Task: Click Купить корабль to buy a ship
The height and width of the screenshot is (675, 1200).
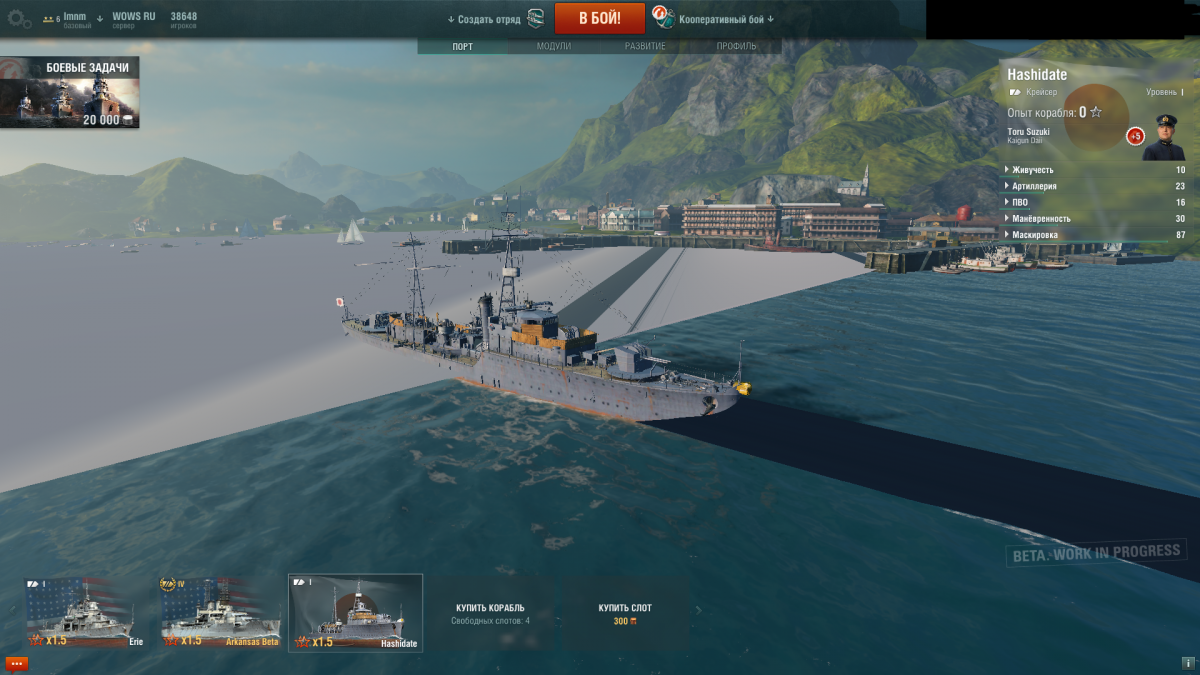Action: click(x=490, y=613)
